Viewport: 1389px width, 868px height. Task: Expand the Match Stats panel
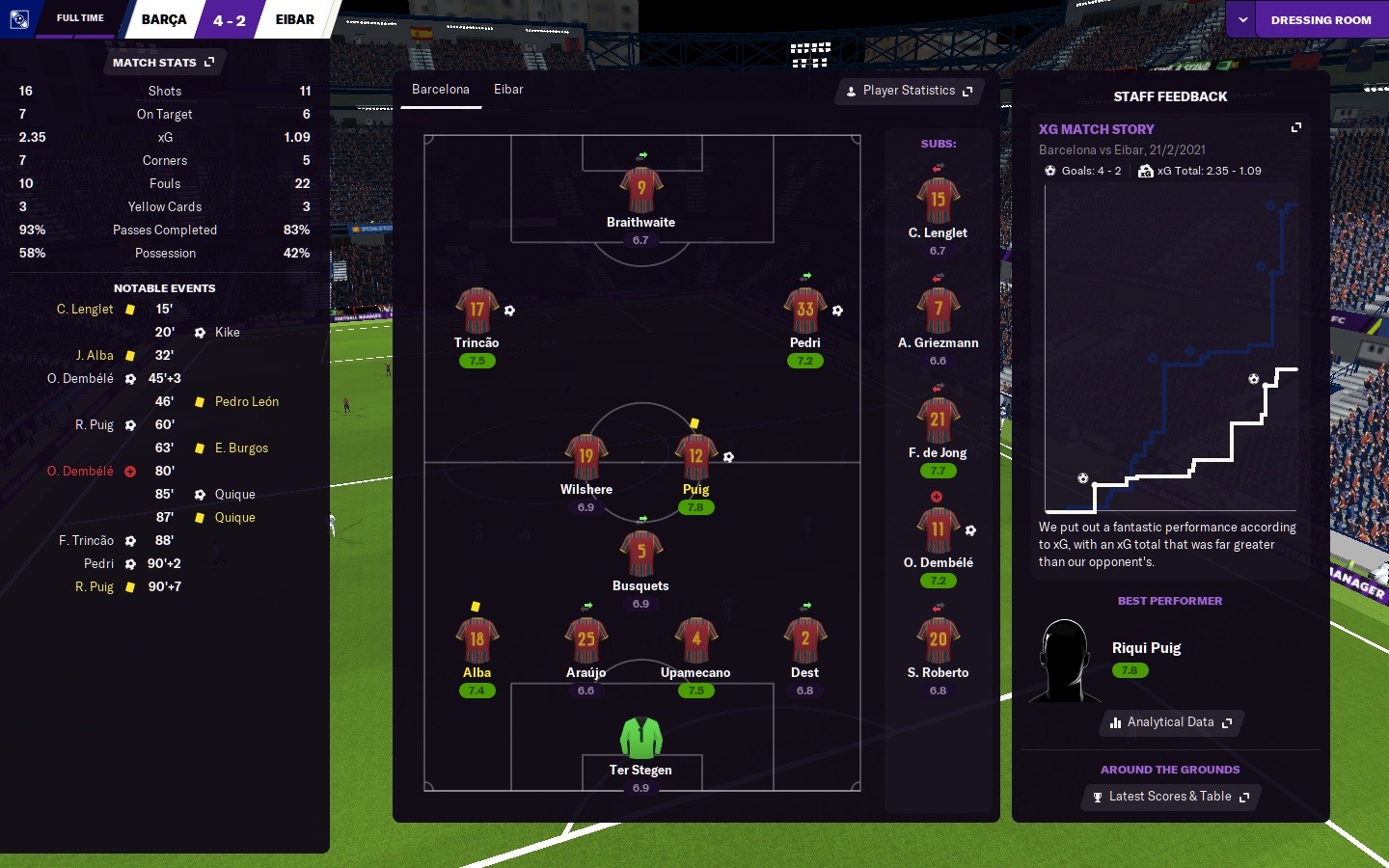point(164,63)
